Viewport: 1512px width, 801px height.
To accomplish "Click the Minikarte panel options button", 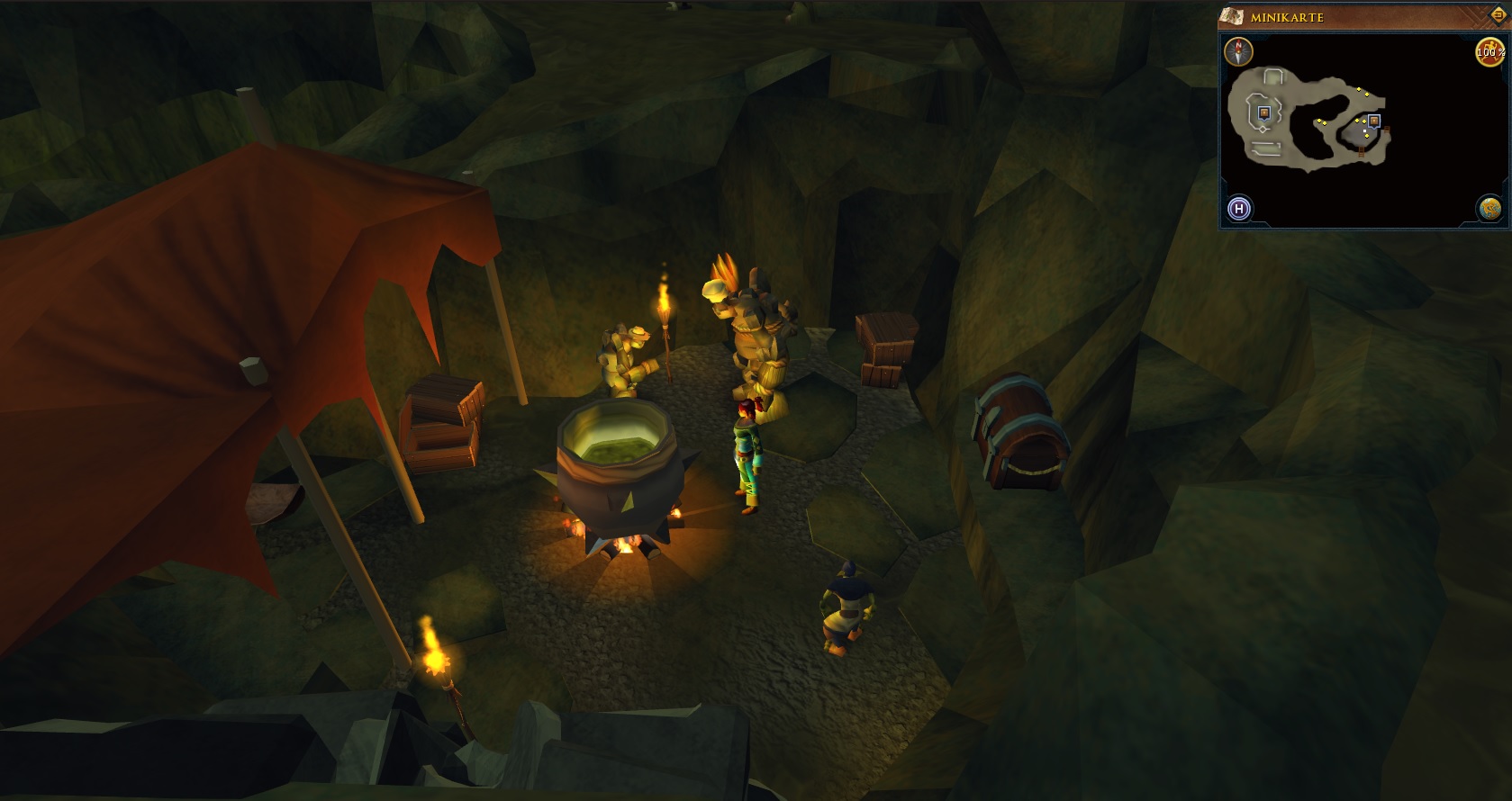I will 1498,14.
